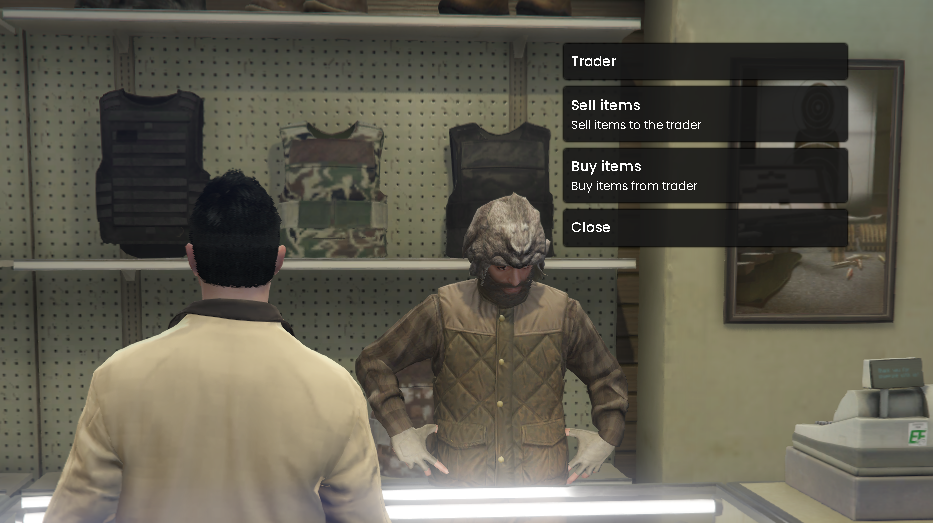Close the Trader menu

[705, 227]
